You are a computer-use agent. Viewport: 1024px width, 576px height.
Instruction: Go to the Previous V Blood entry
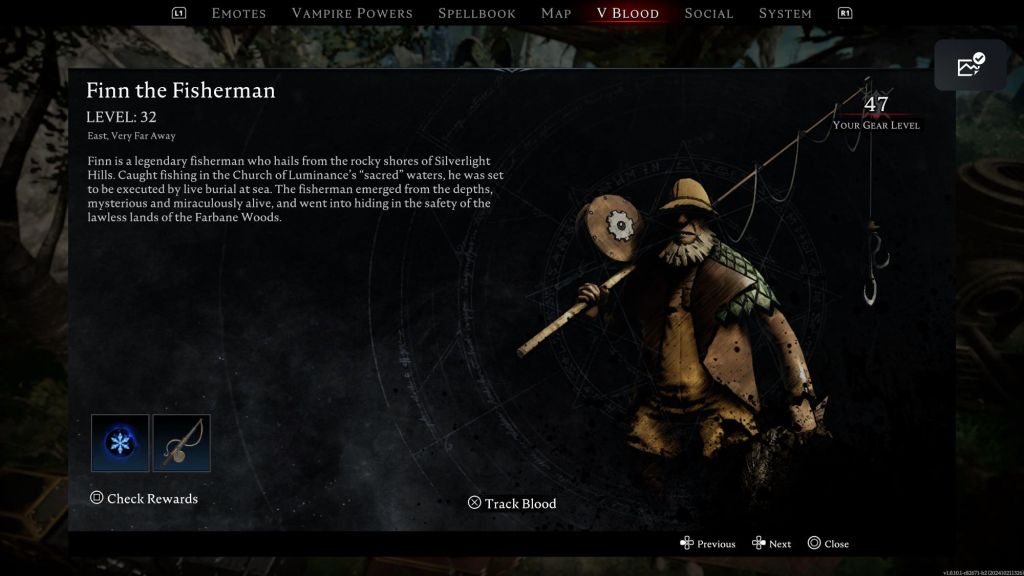[x=708, y=544]
